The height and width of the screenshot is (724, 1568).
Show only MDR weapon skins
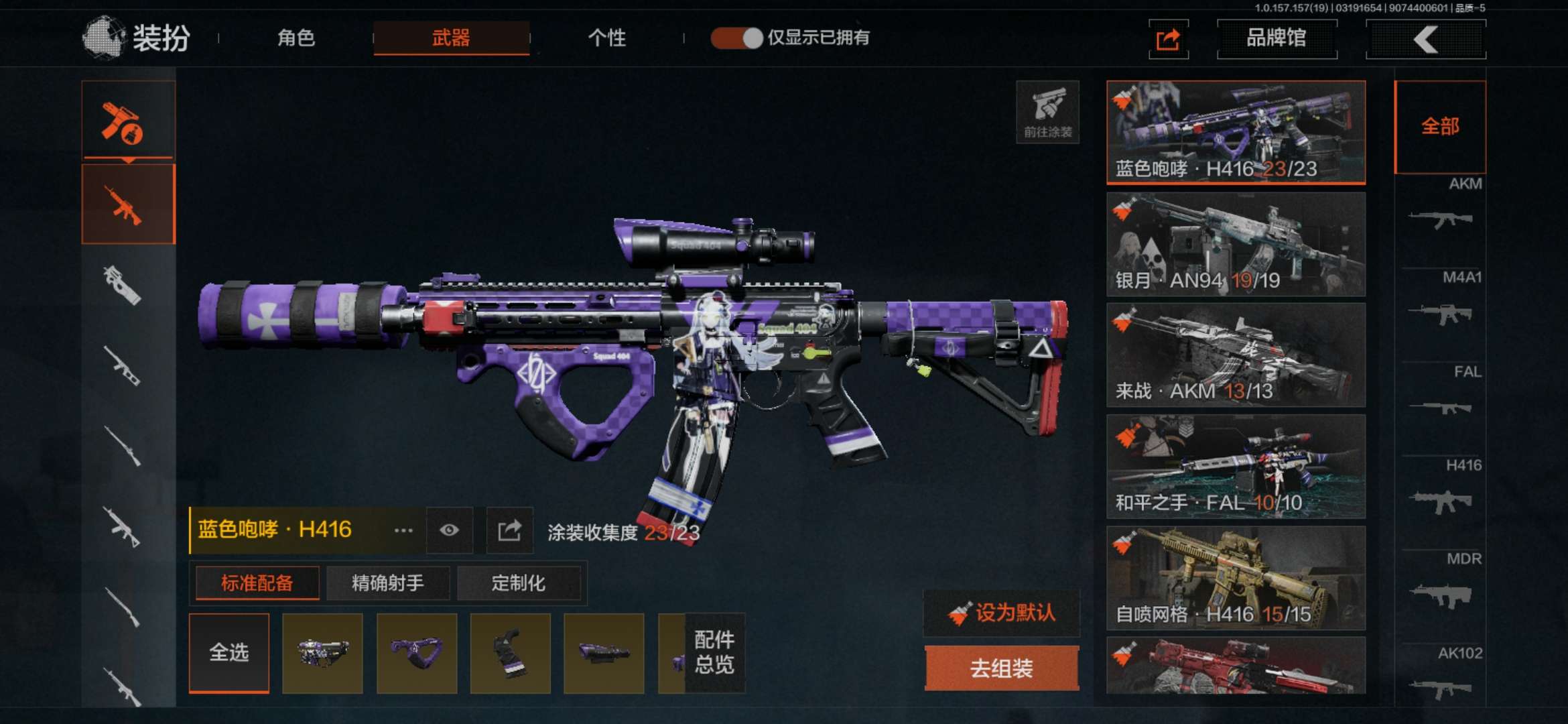1441,585
